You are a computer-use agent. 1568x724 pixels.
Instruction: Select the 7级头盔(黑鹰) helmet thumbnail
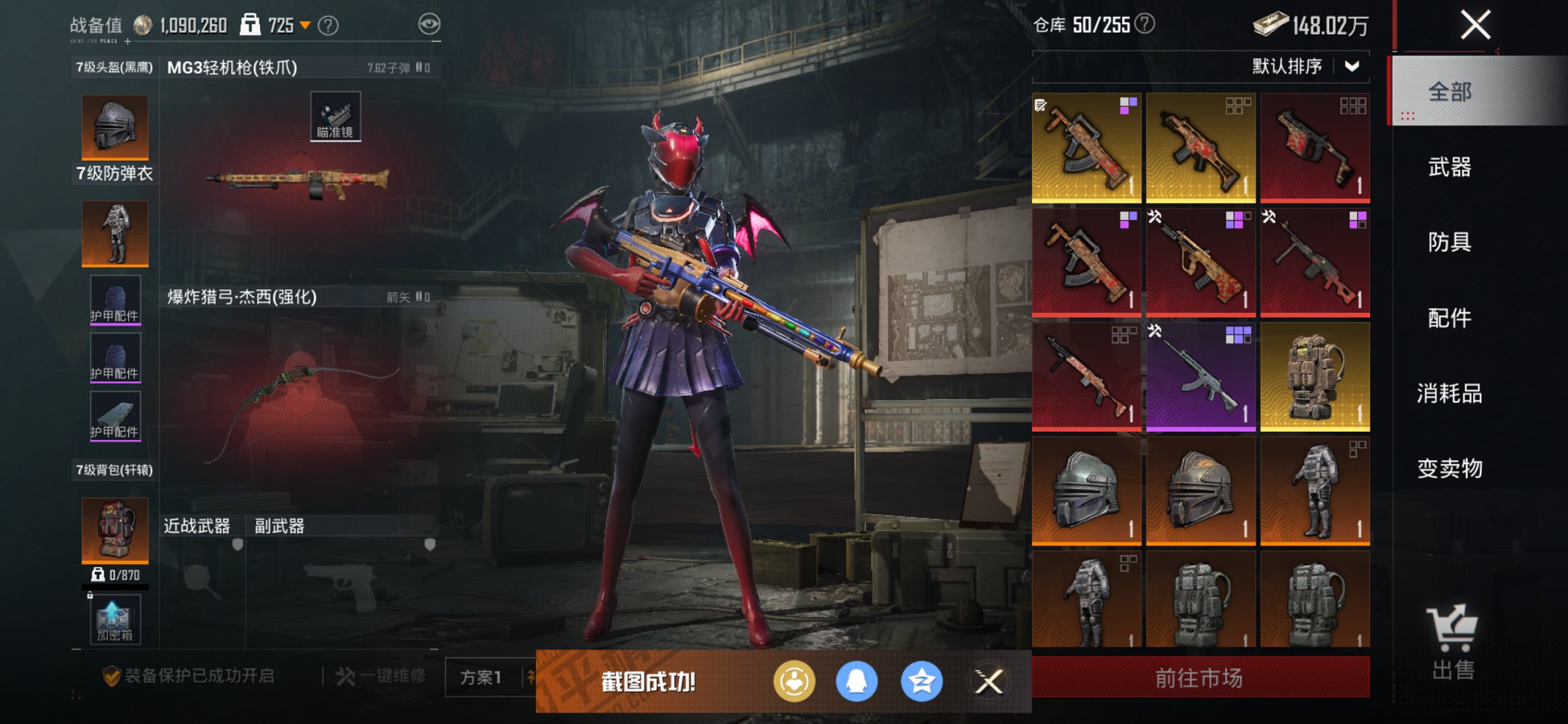tap(114, 126)
